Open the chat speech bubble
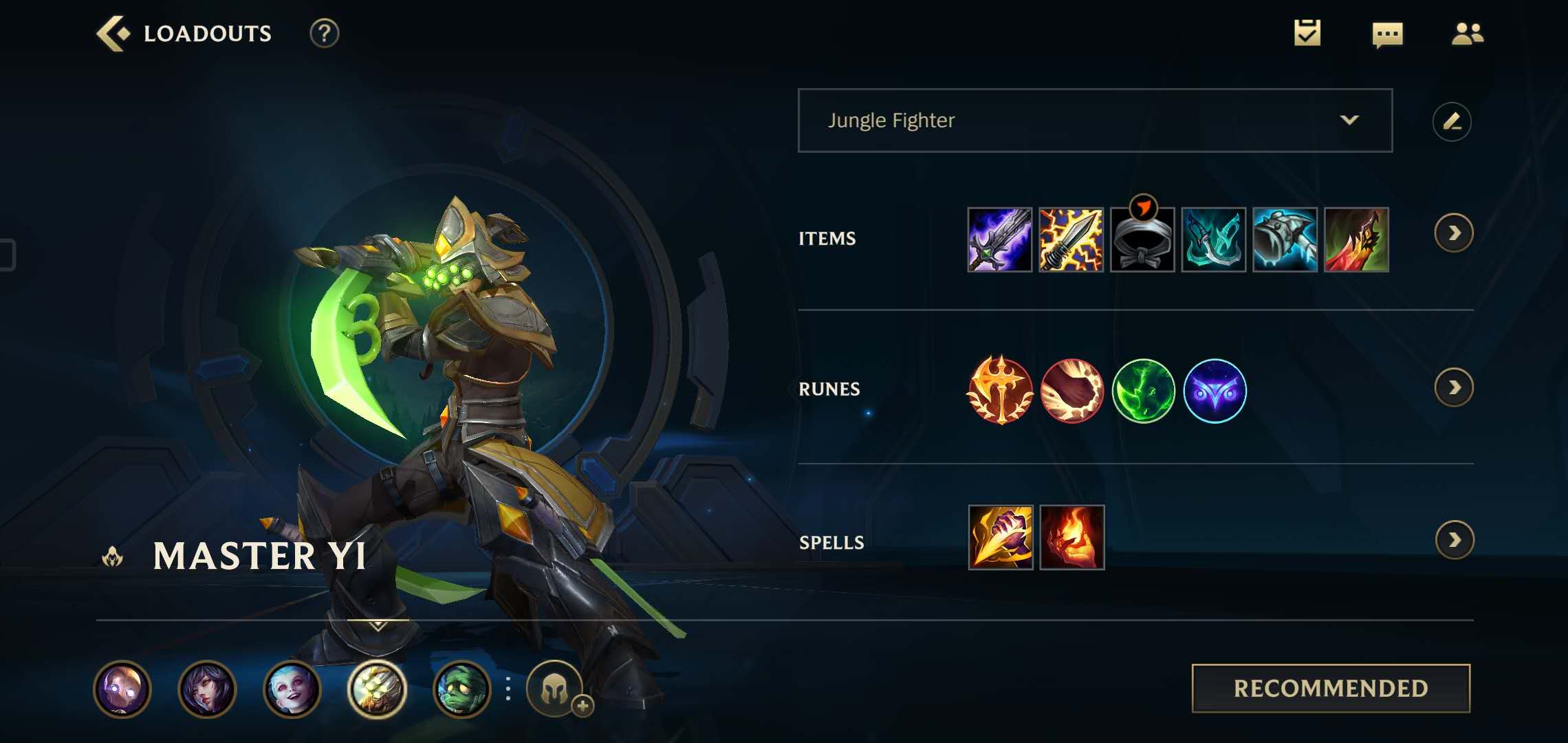Image resolution: width=1568 pixels, height=743 pixels. point(1387,34)
